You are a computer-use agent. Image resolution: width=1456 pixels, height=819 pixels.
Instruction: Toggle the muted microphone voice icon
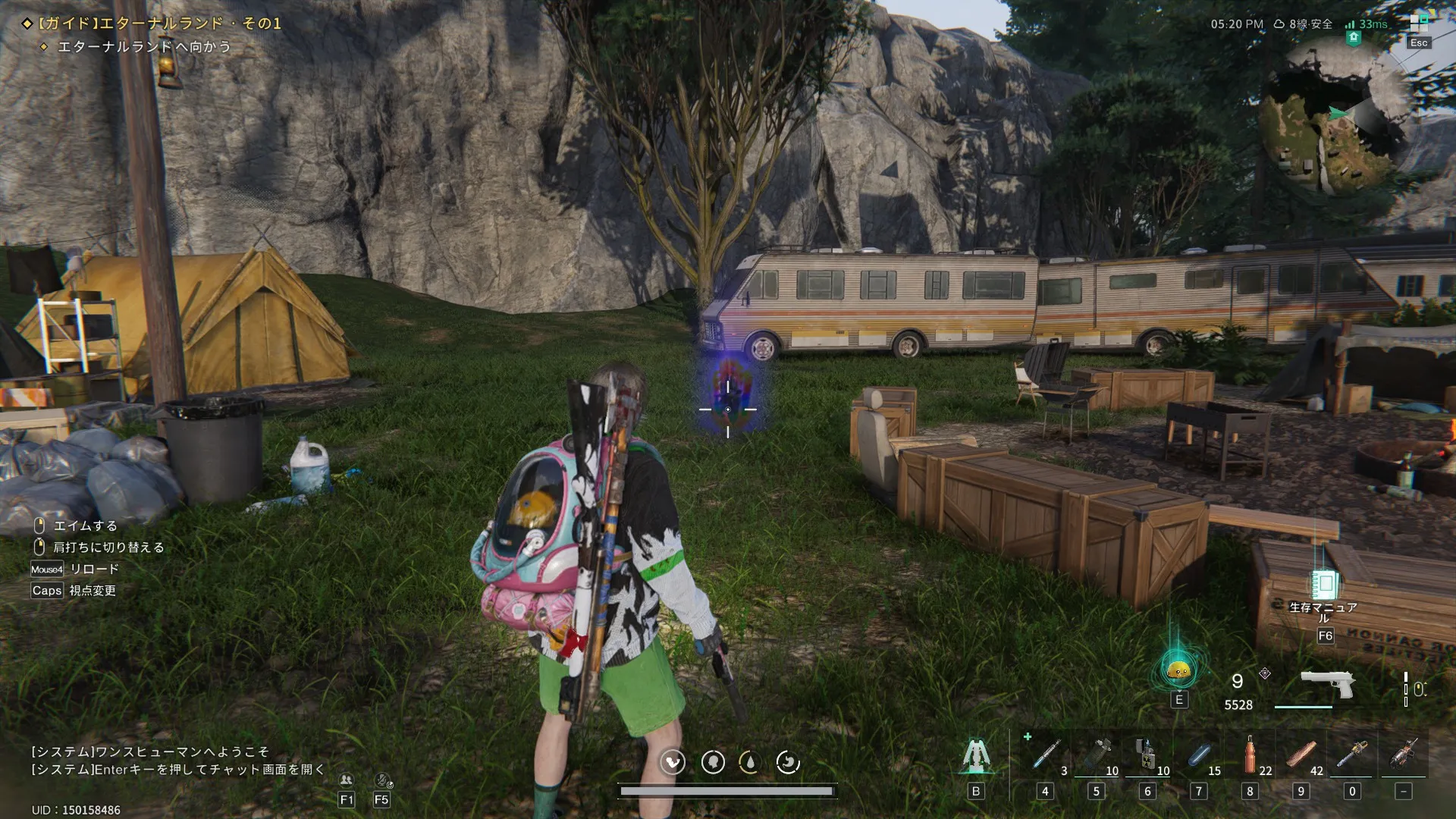(x=382, y=780)
